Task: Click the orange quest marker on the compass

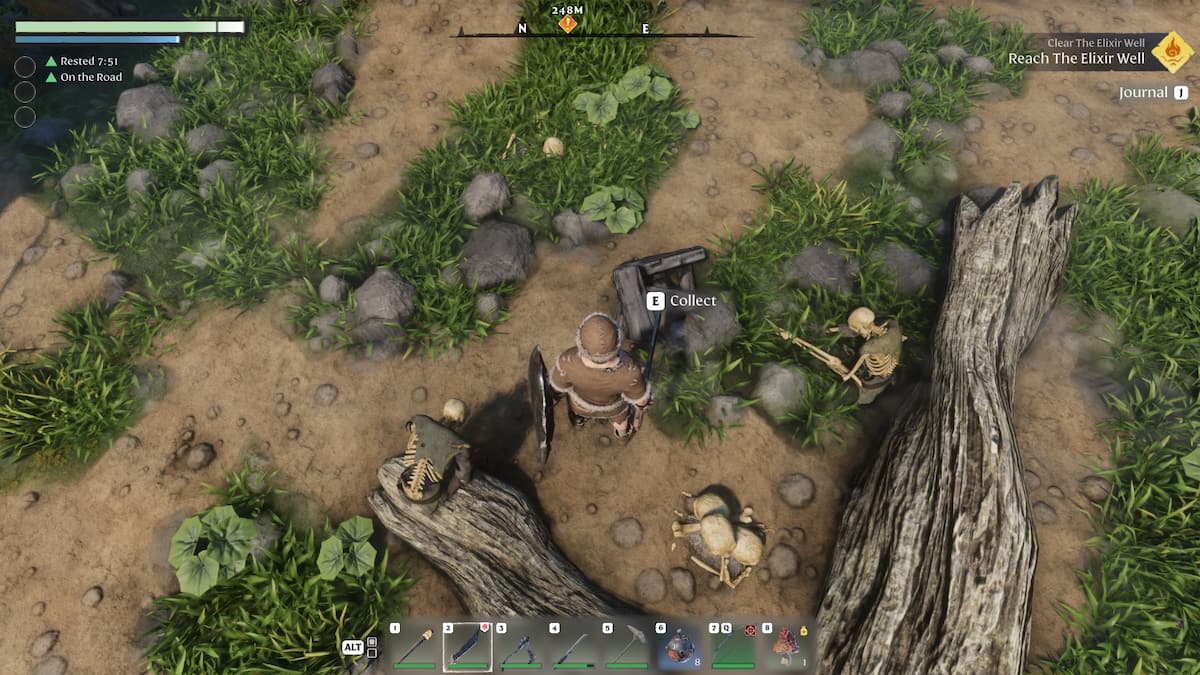Action: tap(568, 24)
